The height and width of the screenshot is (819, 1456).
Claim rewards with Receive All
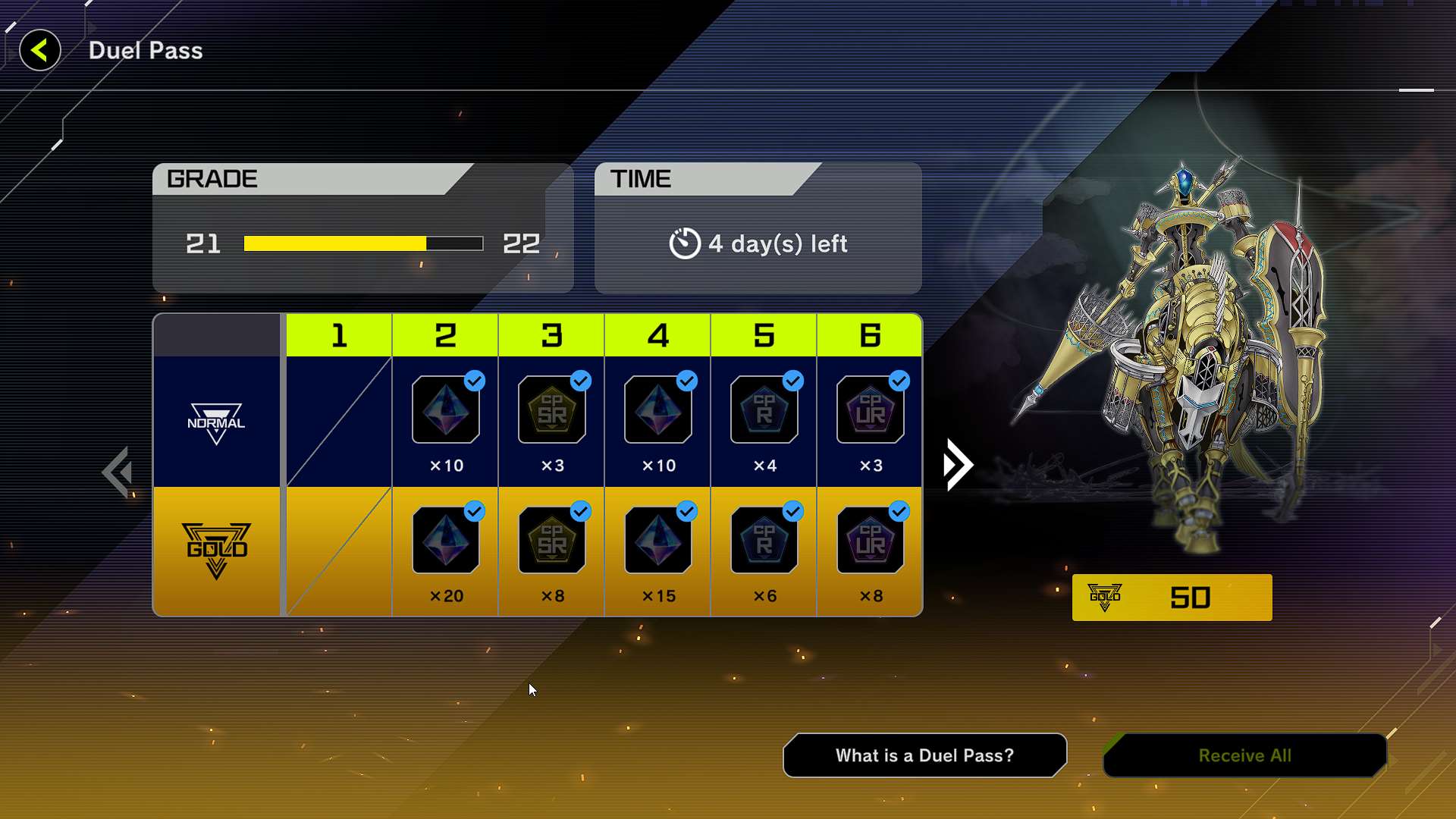pyautogui.click(x=1244, y=755)
